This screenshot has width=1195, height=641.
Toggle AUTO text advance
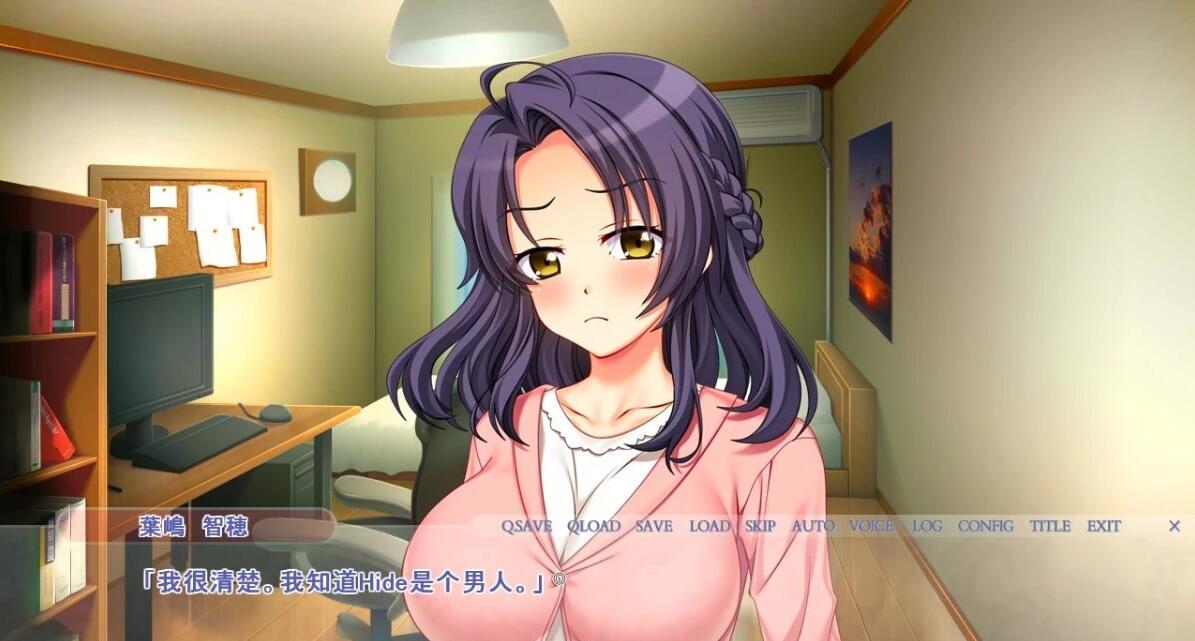813,526
